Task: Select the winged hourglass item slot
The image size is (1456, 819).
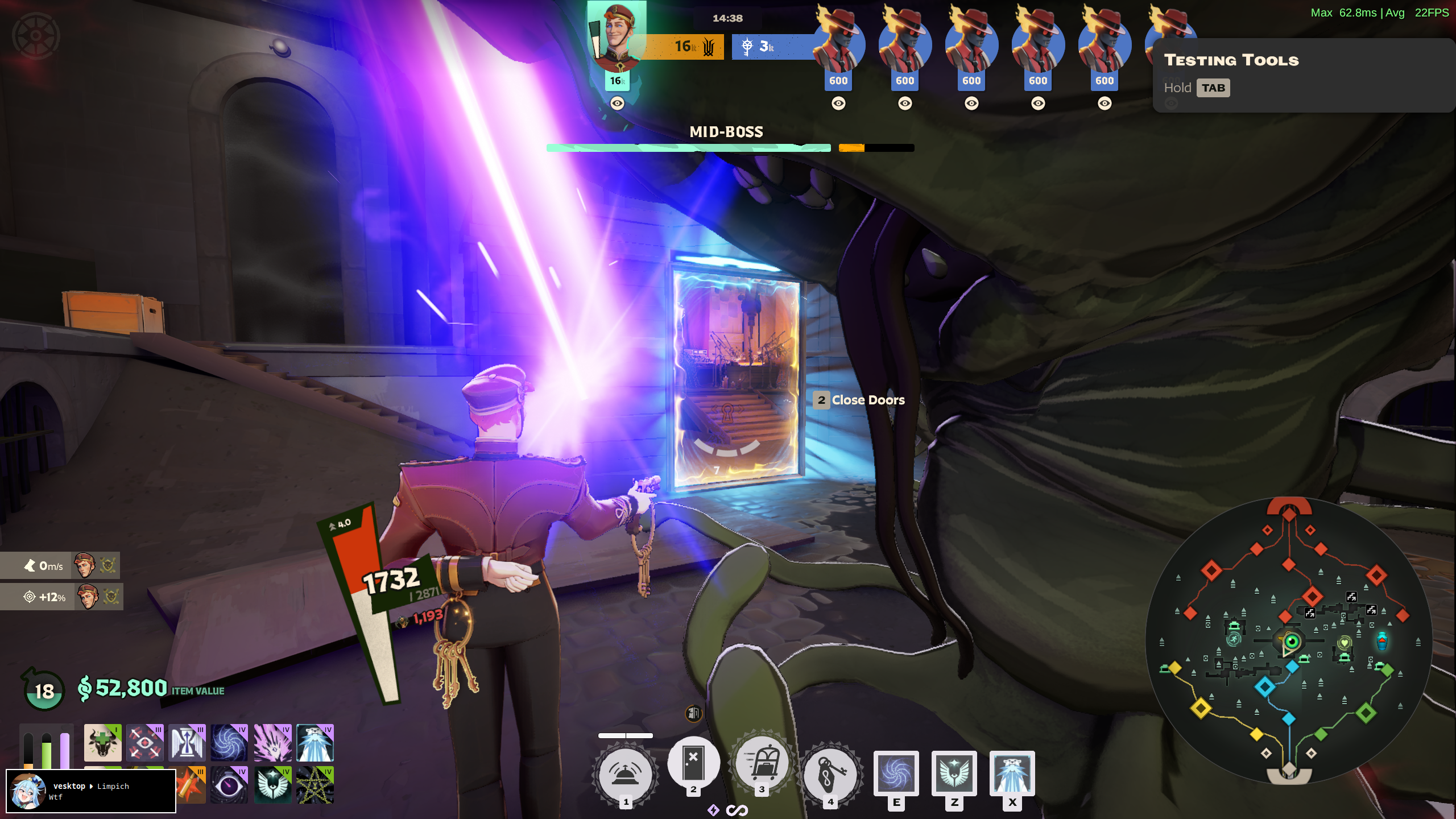Action: click(187, 742)
